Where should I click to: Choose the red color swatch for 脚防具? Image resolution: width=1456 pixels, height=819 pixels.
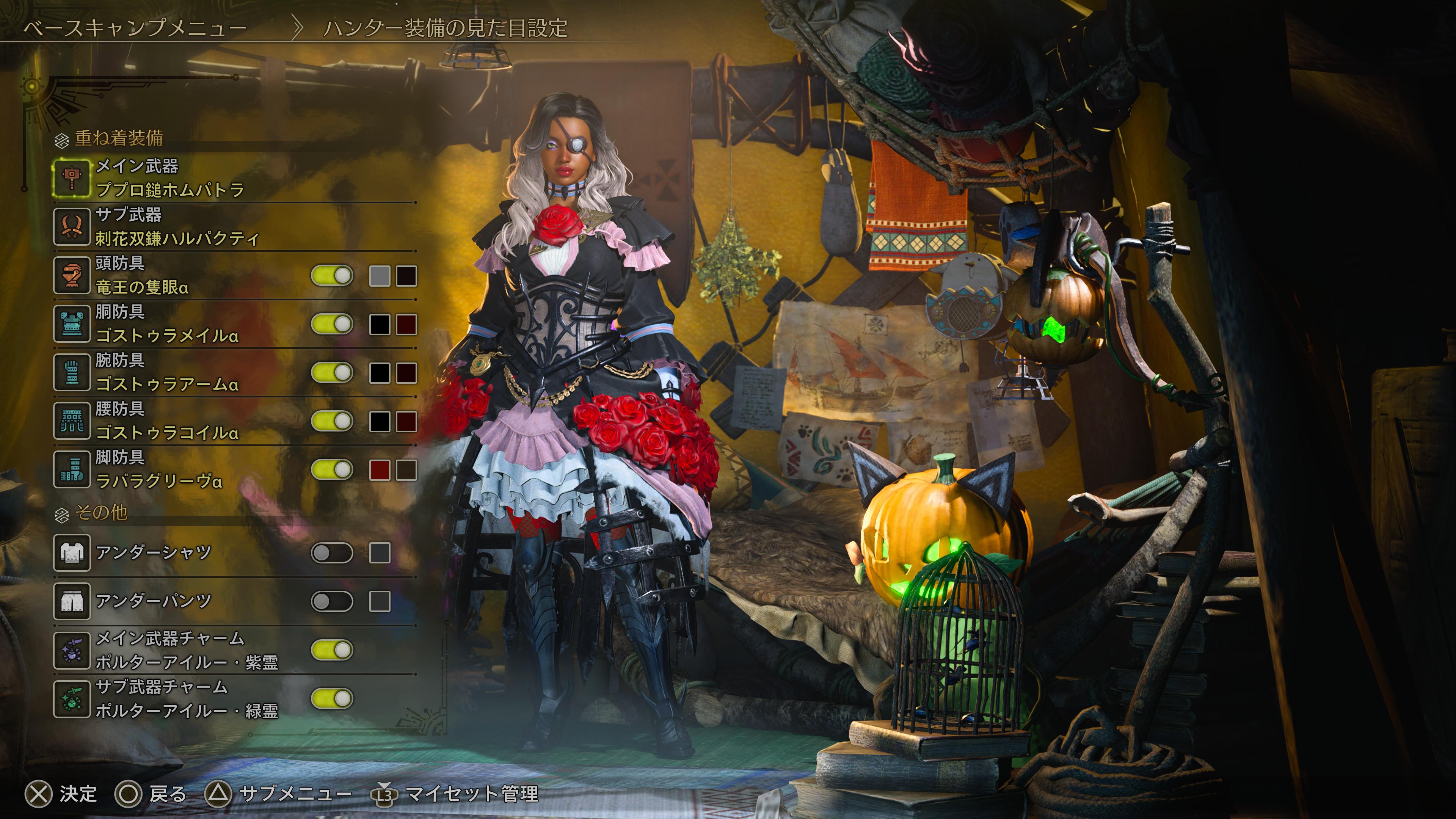(x=379, y=470)
